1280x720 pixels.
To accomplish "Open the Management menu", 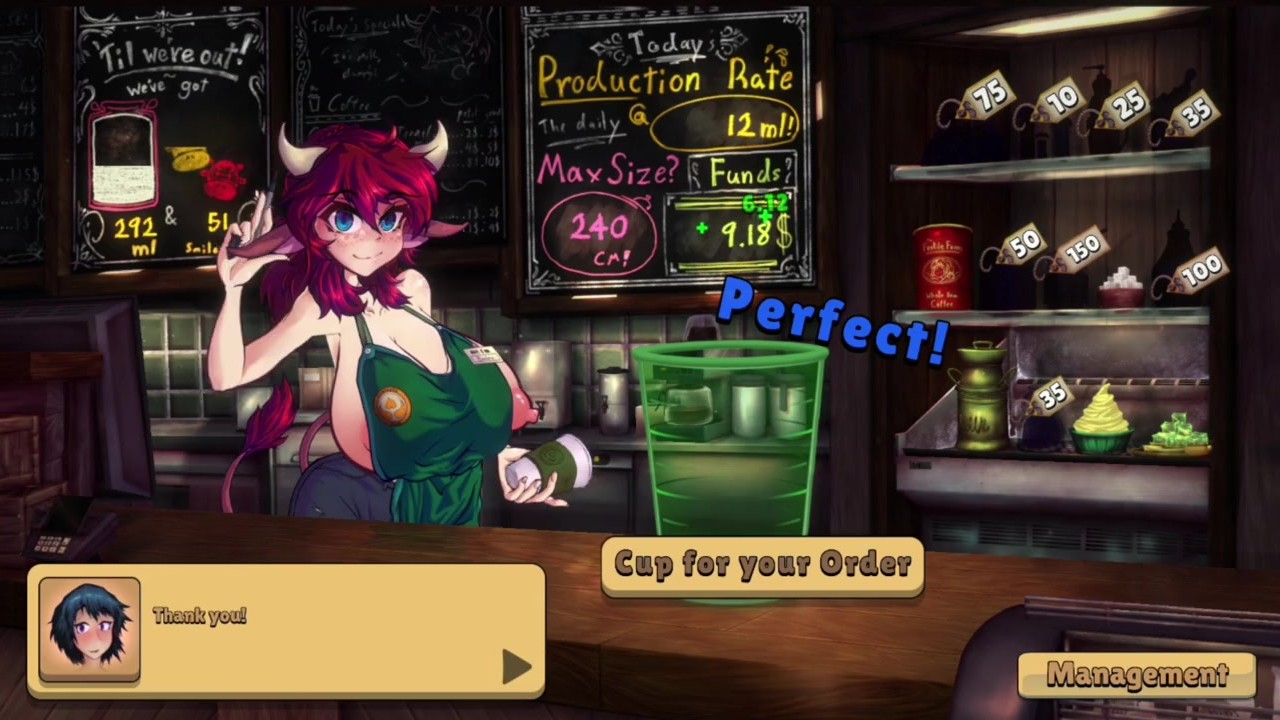I will [1137, 675].
